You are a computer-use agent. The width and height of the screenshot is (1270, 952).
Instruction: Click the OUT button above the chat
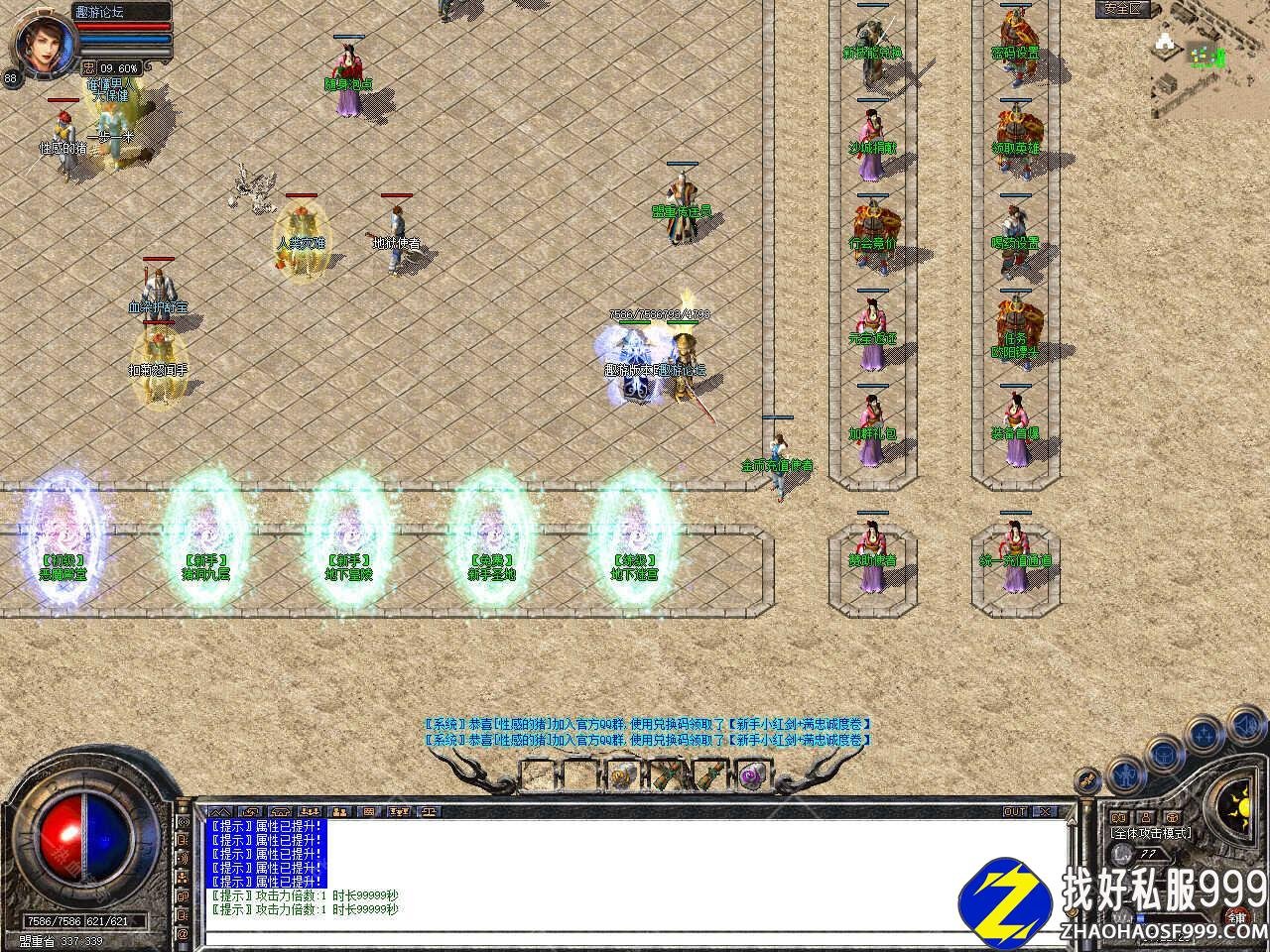point(1015,811)
